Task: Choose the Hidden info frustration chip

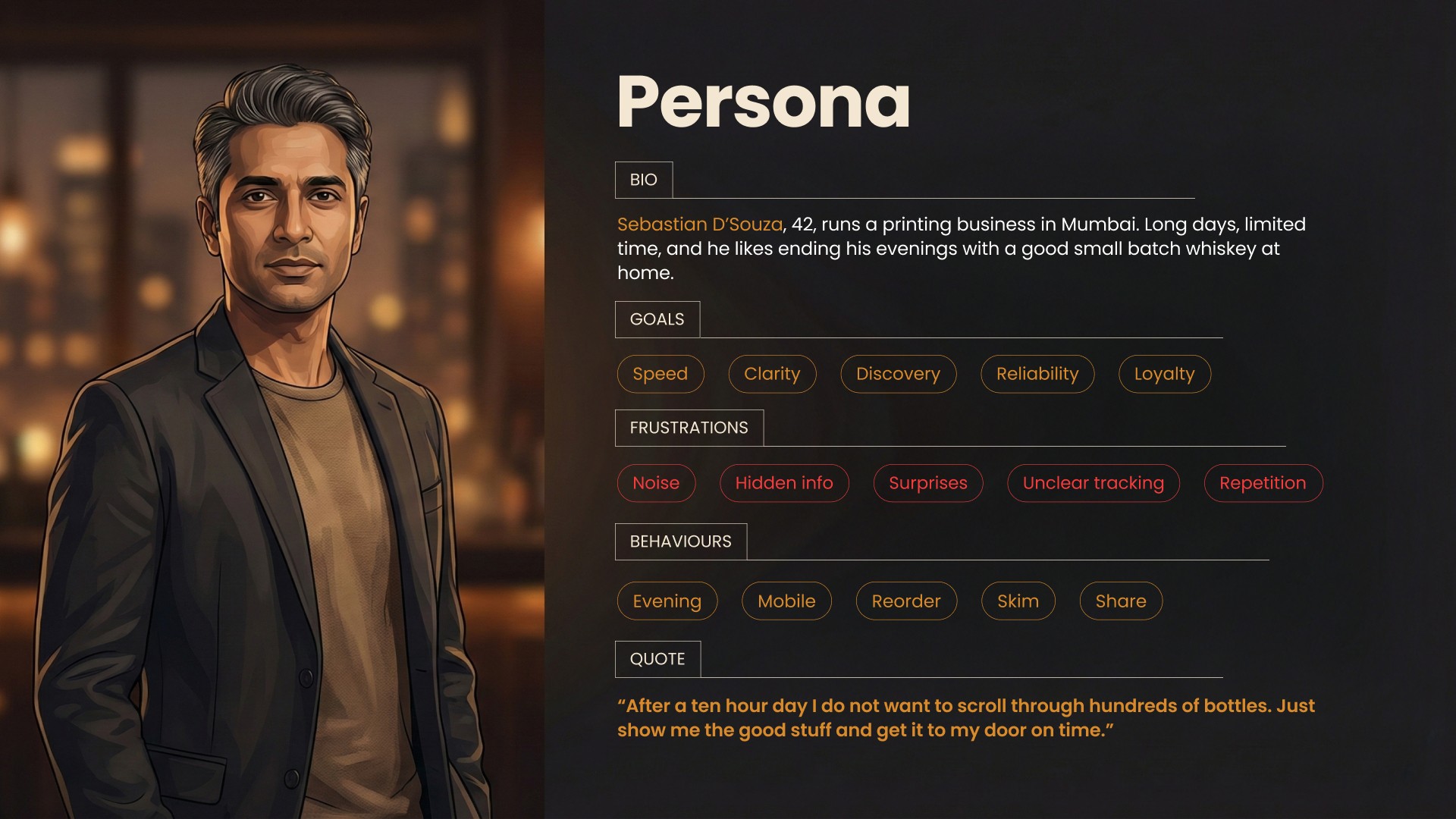Action: (x=784, y=483)
